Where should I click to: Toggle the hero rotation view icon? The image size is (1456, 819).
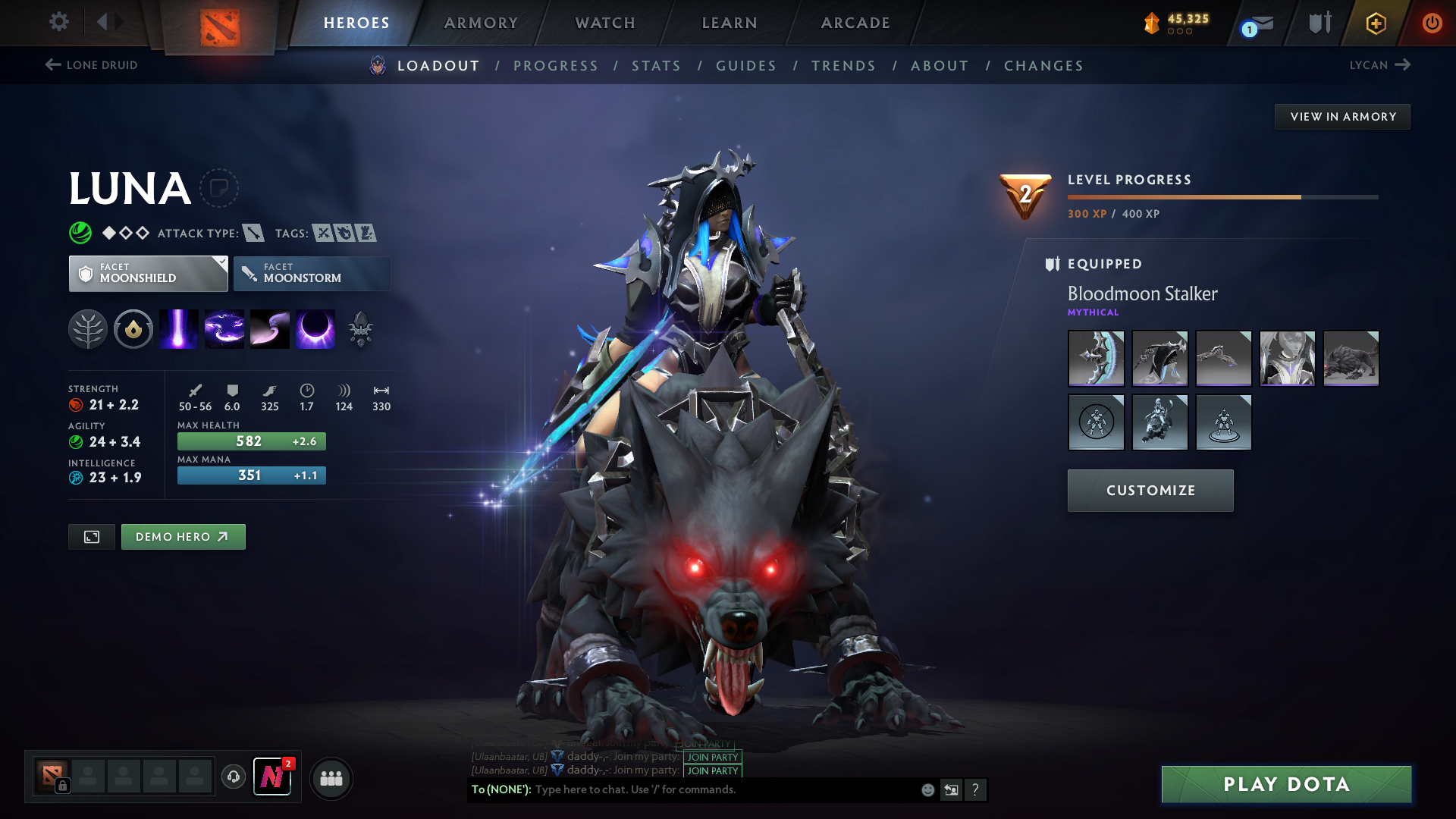tap(91, 536)
